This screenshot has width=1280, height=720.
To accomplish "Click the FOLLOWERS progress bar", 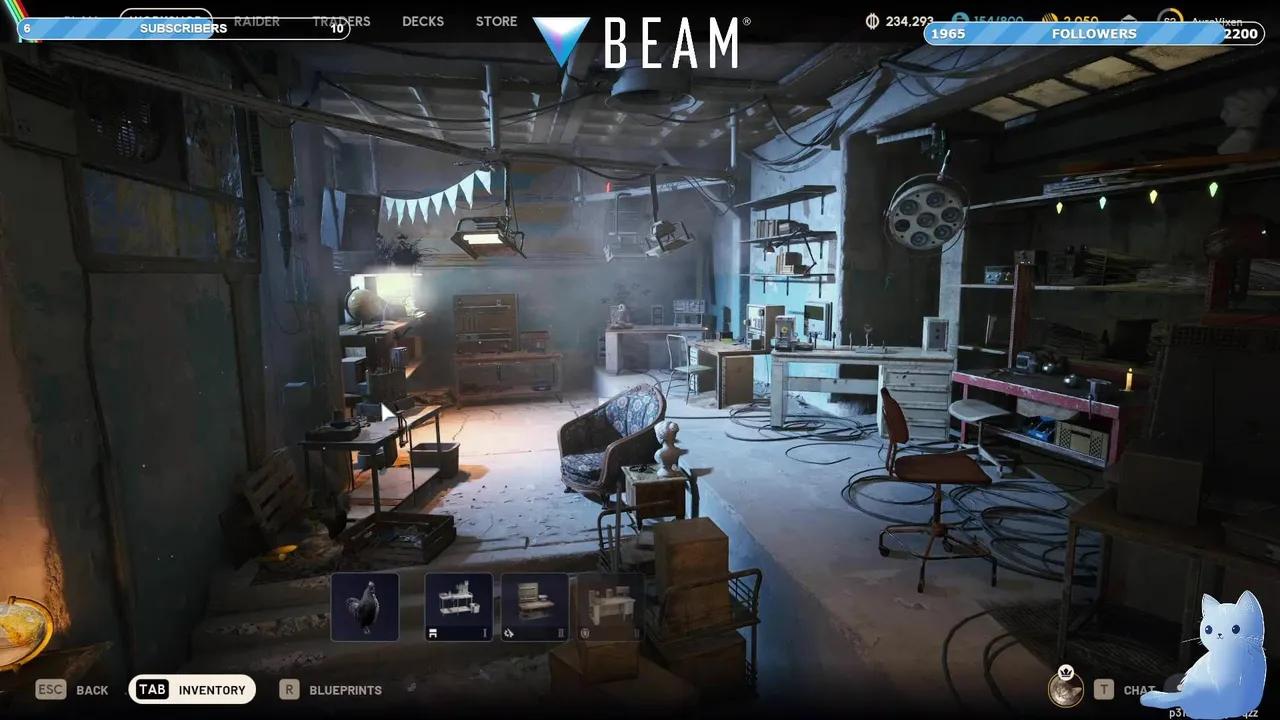I will [1093, 33].
